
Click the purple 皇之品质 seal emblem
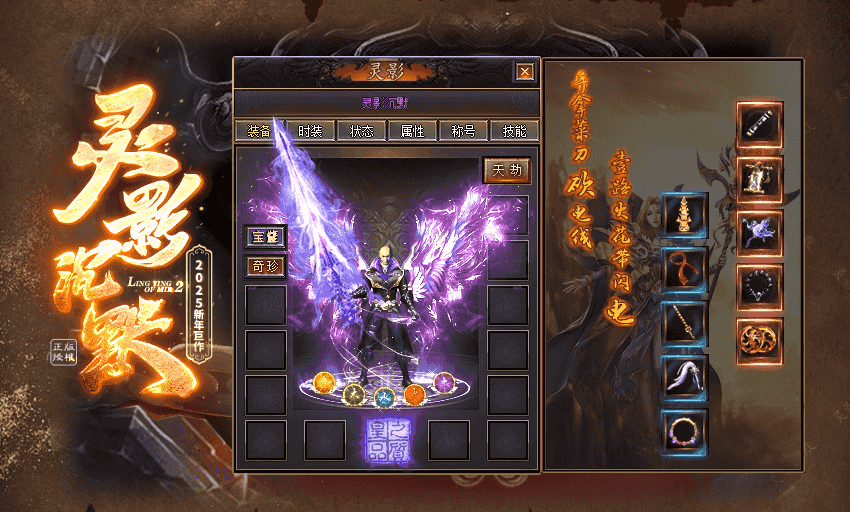click(387, 440)
